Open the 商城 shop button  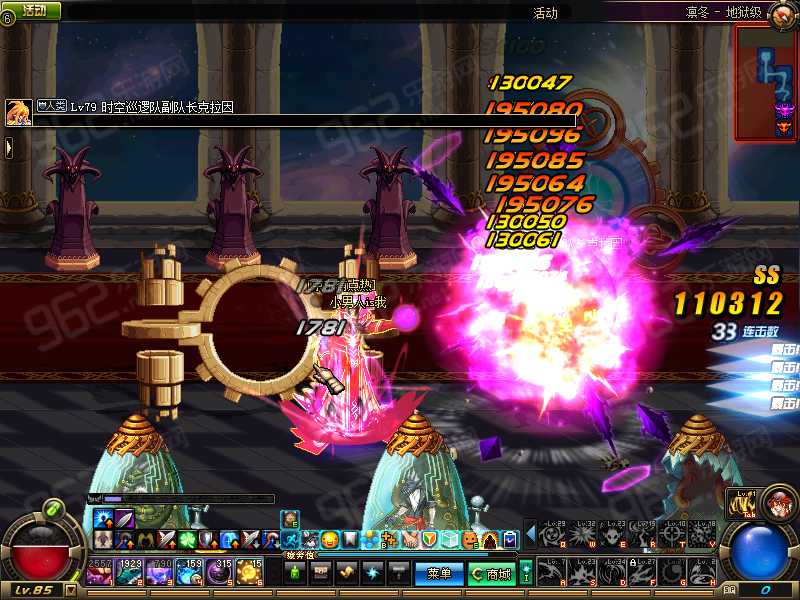click(x=491, y=573)
